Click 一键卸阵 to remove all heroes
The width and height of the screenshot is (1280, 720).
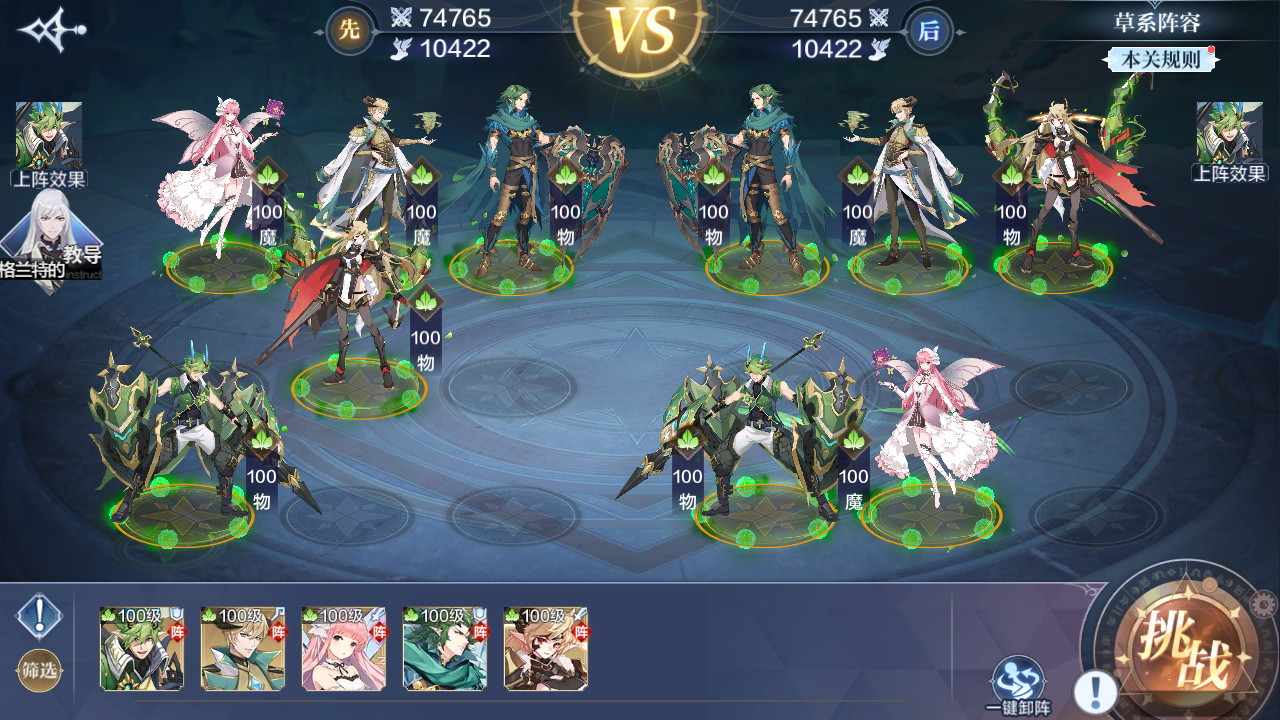[x=1017, y=682]
